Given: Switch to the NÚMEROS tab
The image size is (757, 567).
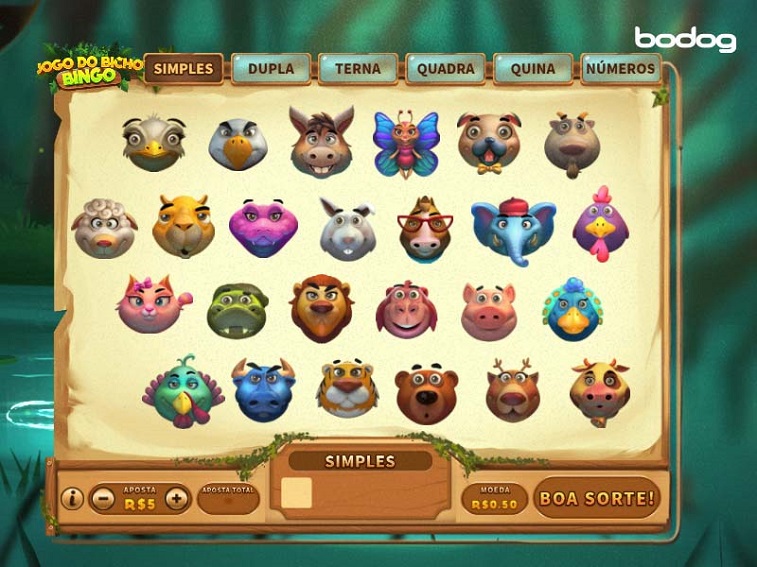Looking at the screenshot, I should point(622,69).
